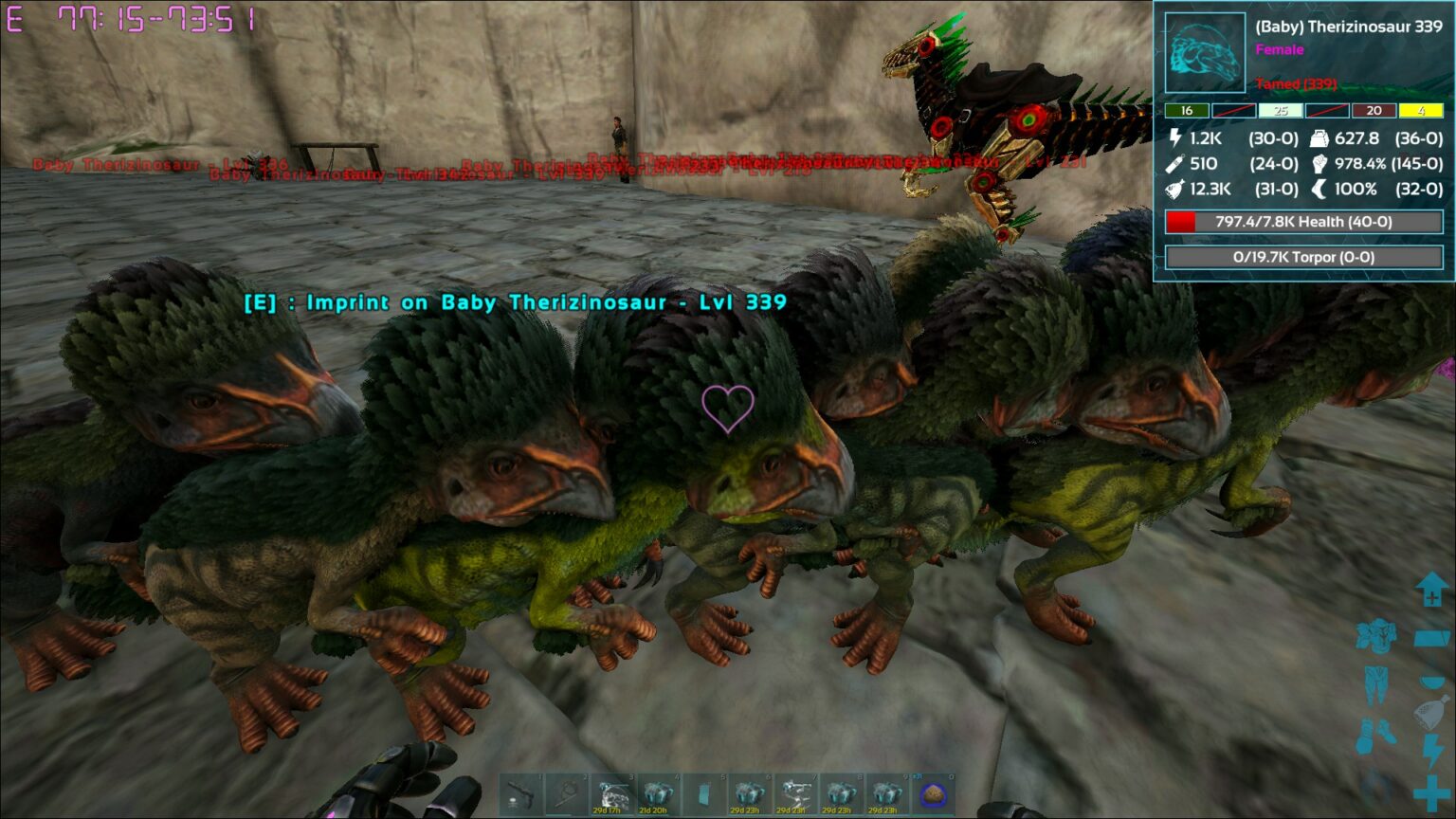Click the level-up arrow with plus icon
Viewport: 1456px width, 819px height.
pos(1430,588)
